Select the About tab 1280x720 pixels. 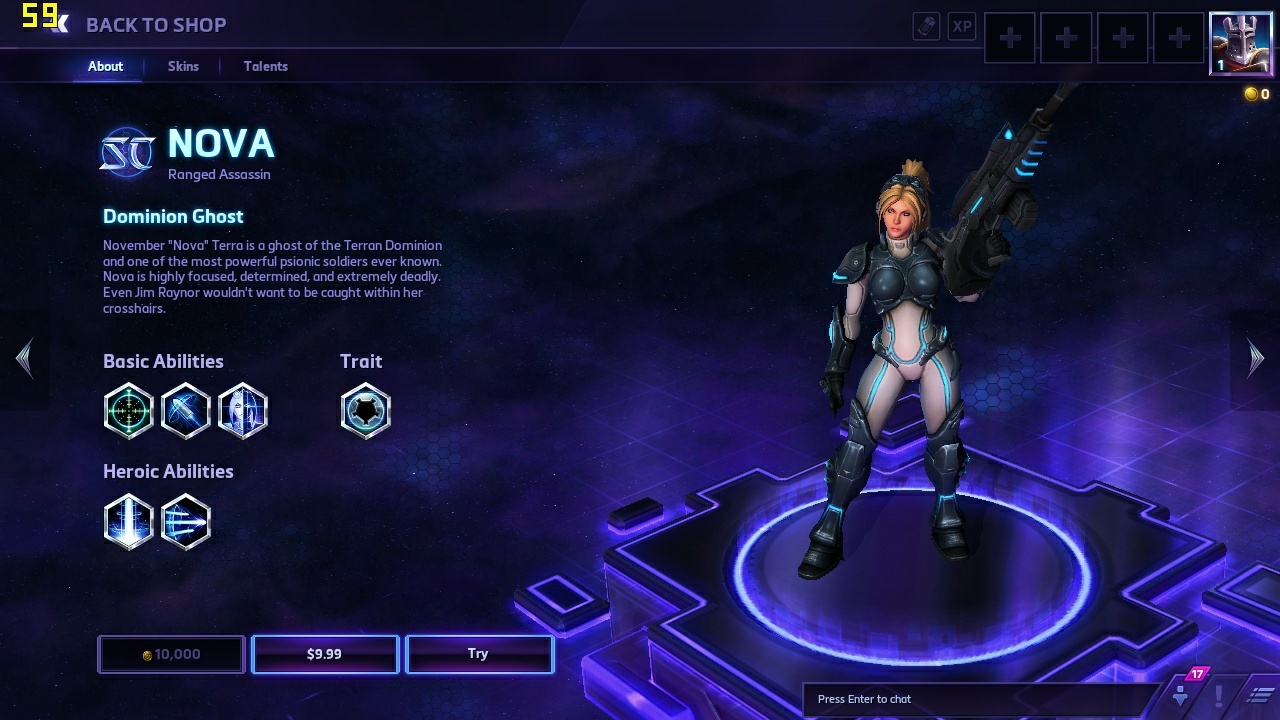click(x=105, y=66)
